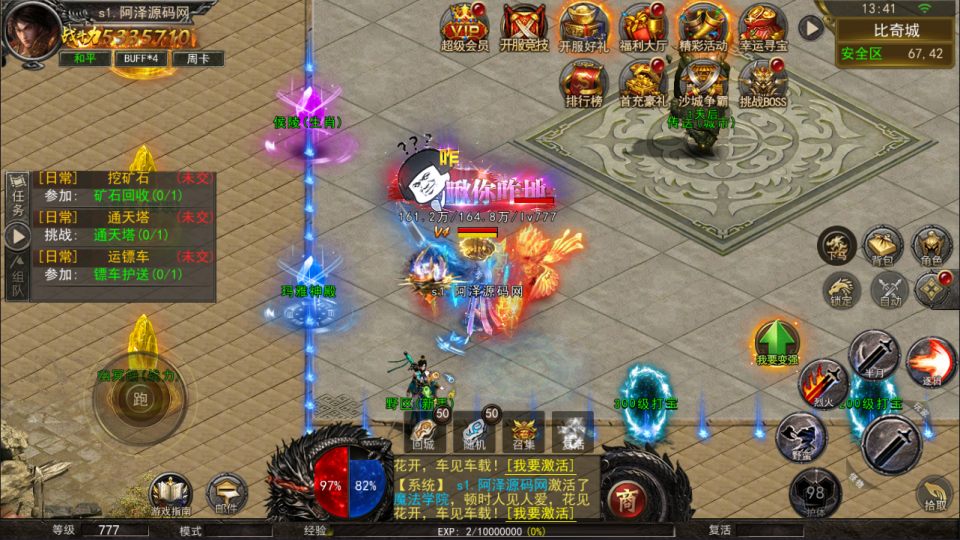Open the 幸运寻宝 treasure hunt
This screenshot has height=540, width=960.
point(763,24)
